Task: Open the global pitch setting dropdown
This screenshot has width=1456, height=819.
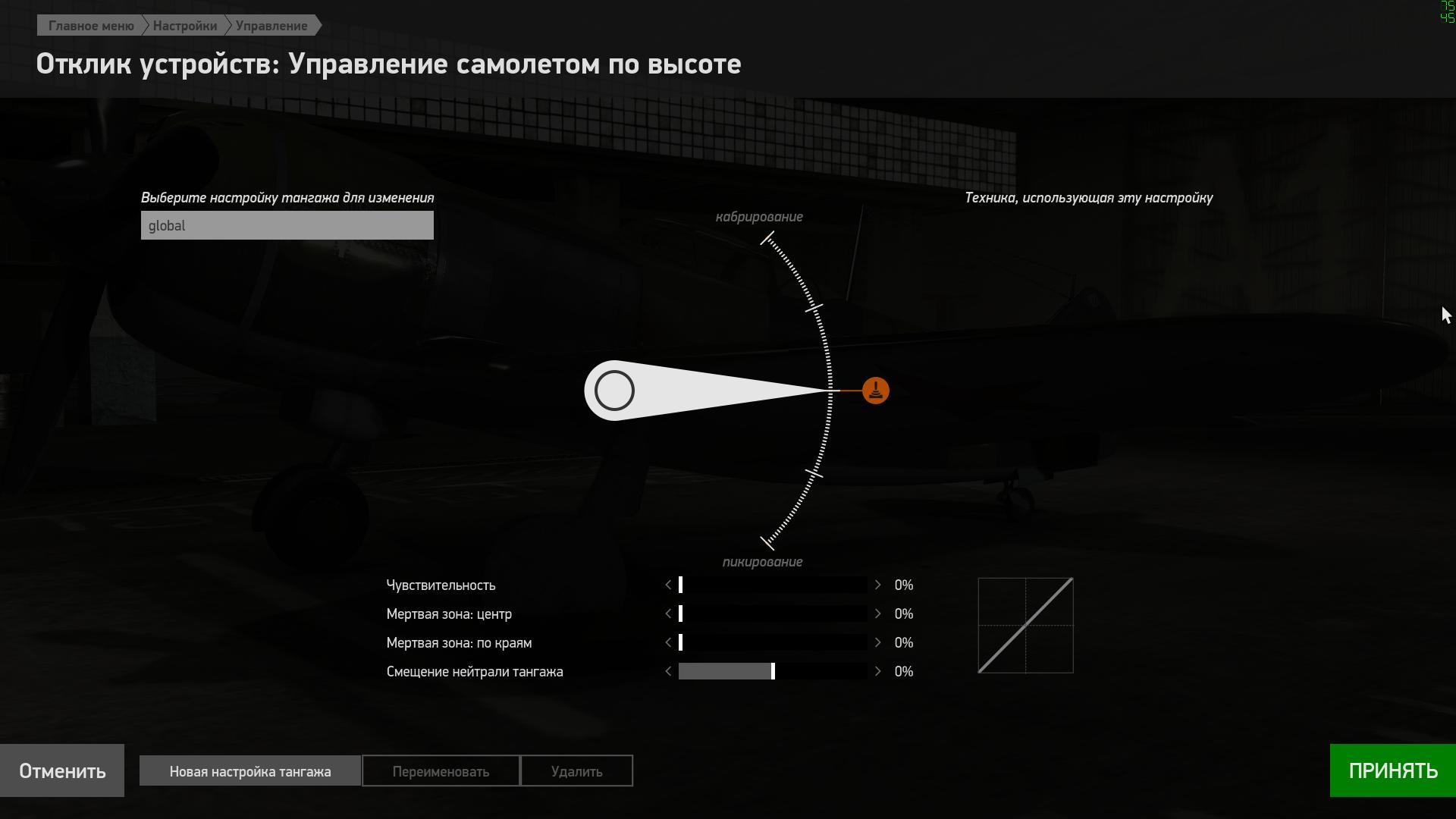Action: (x=287, y=226)
